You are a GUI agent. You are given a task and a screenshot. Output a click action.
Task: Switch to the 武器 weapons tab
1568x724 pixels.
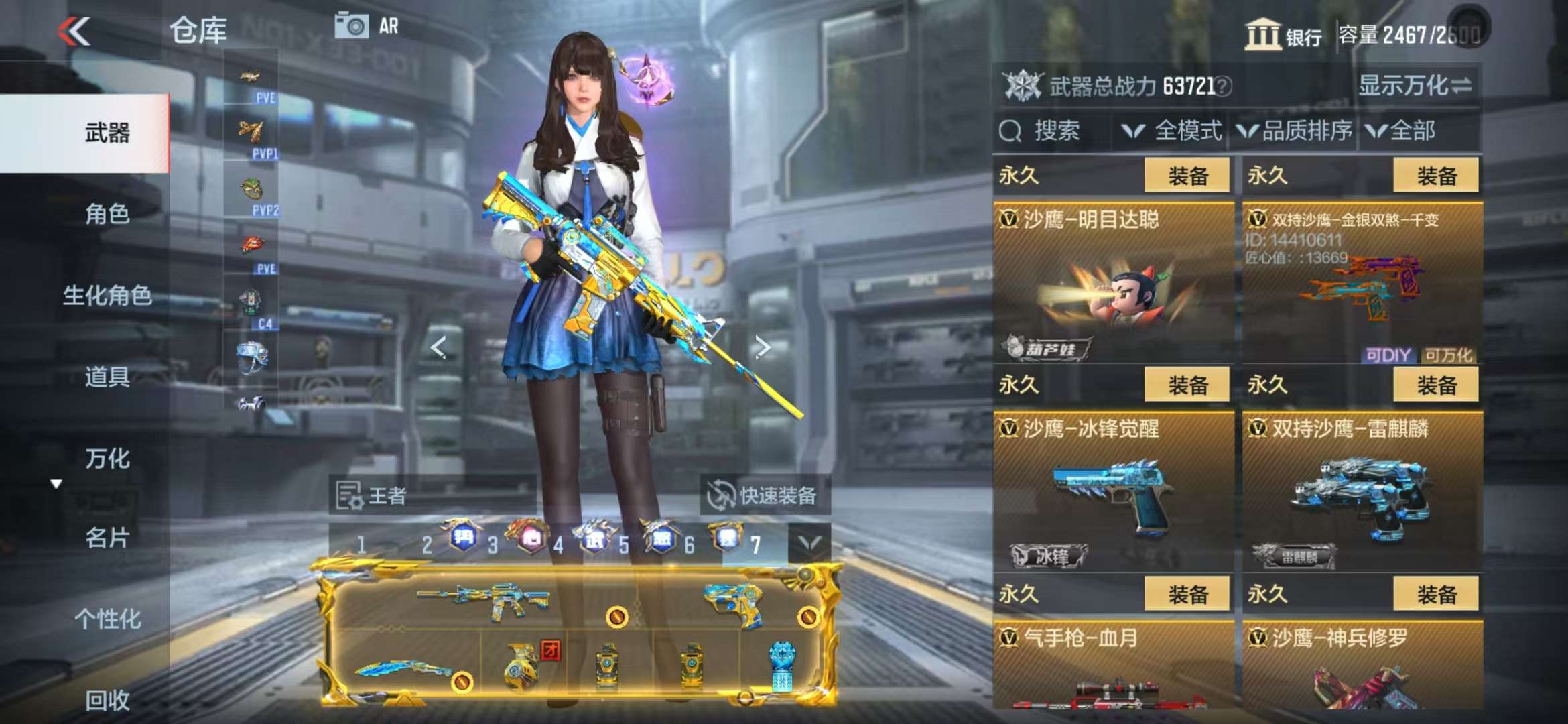tap(107, 133)
